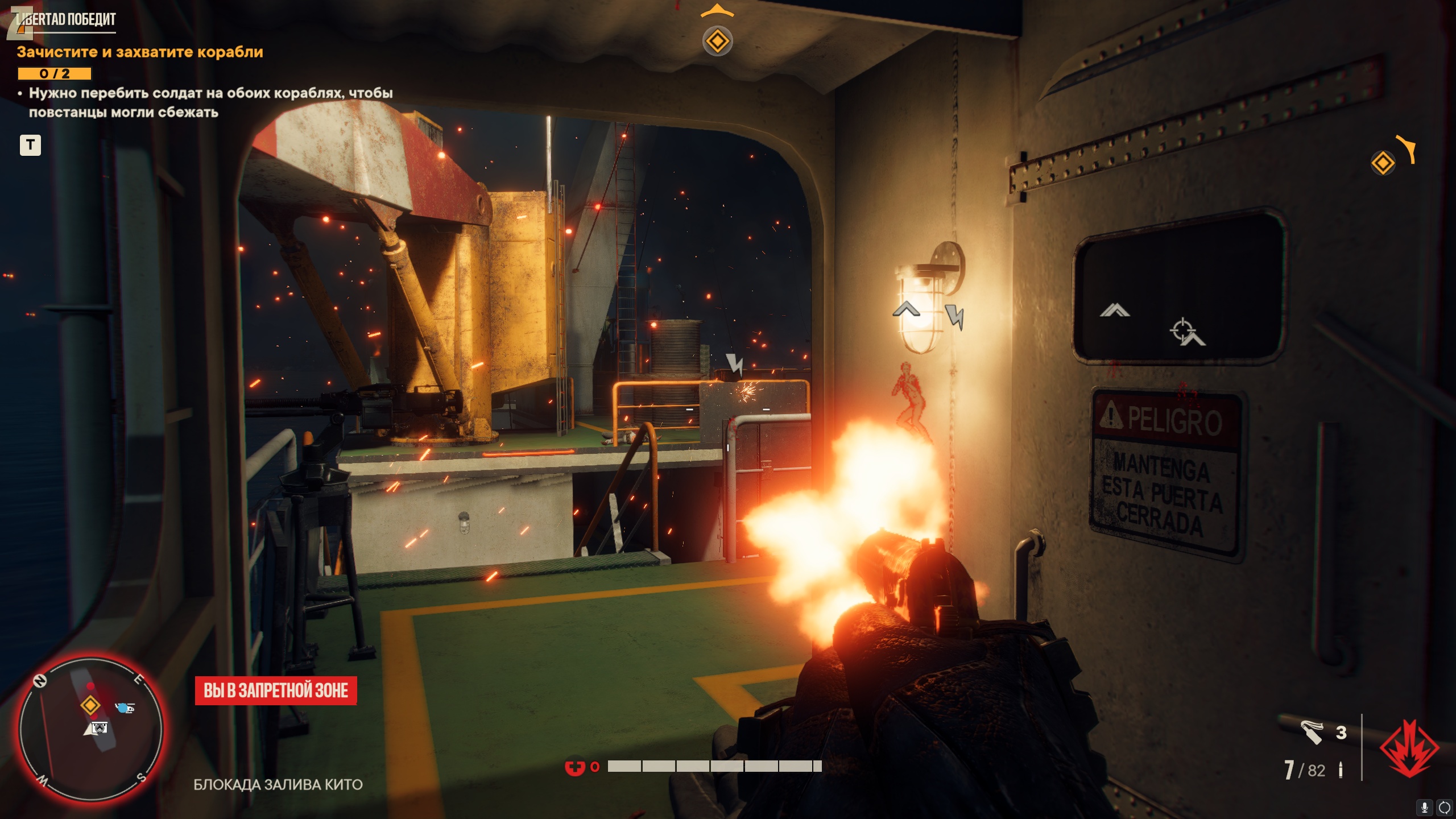The width and height of the screenshot is (1456, 819).
Task: Click the "Libertad победит" operation title
Action: [x=66, y=20]
